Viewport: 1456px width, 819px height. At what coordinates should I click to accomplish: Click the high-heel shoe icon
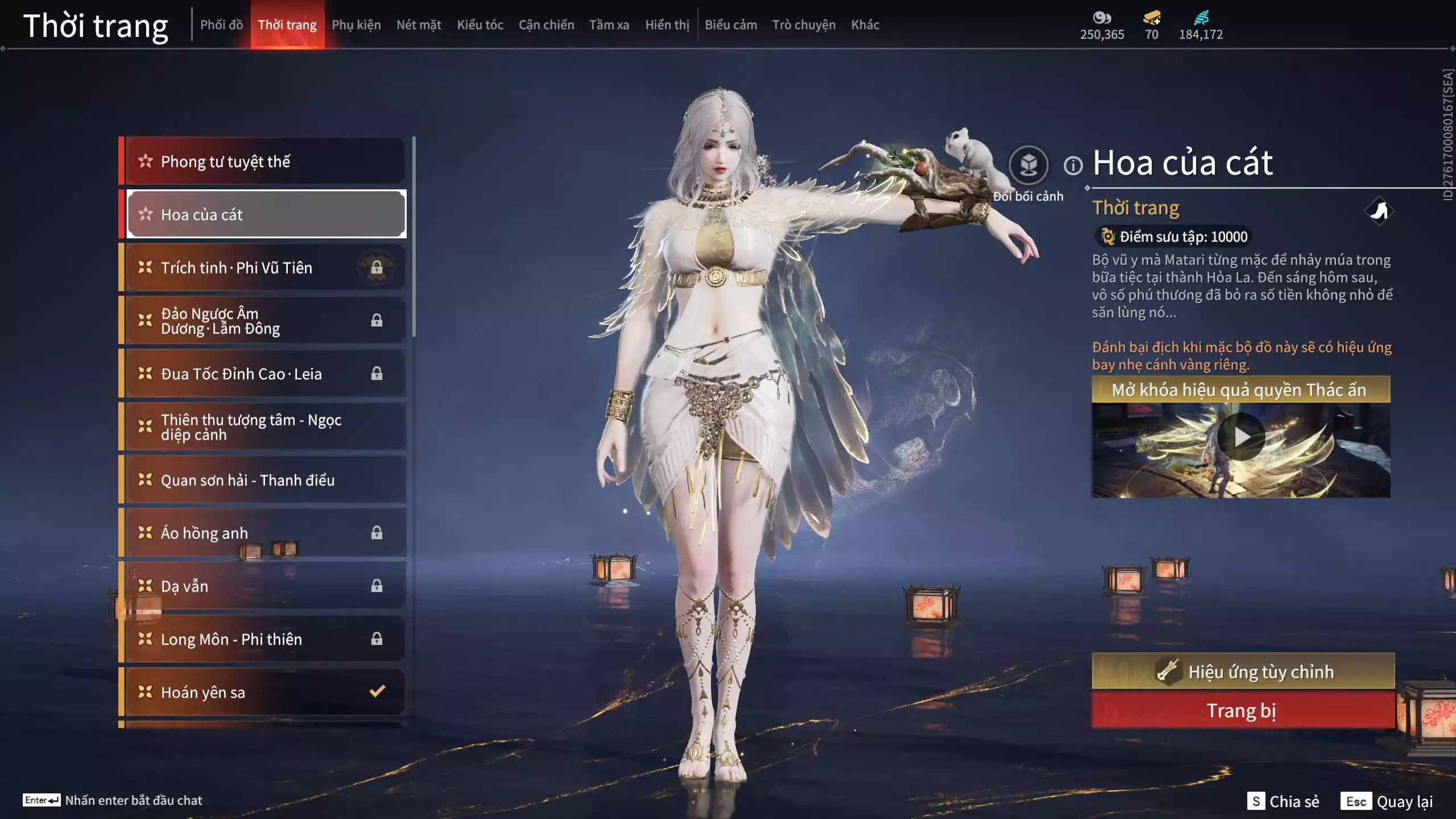pyautogui.click(x=1379, y=211)
